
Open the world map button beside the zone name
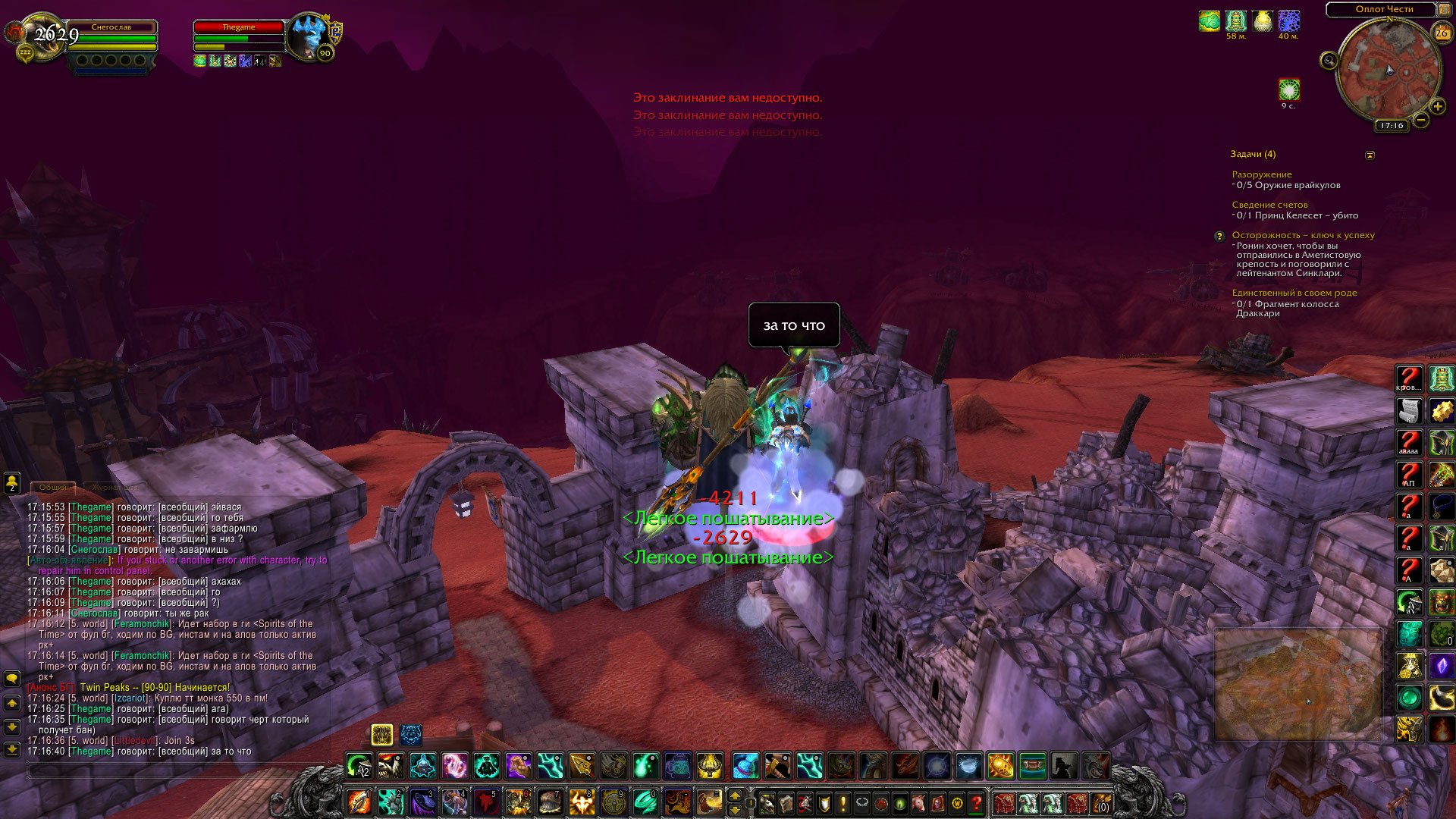tap(1444, 9)
